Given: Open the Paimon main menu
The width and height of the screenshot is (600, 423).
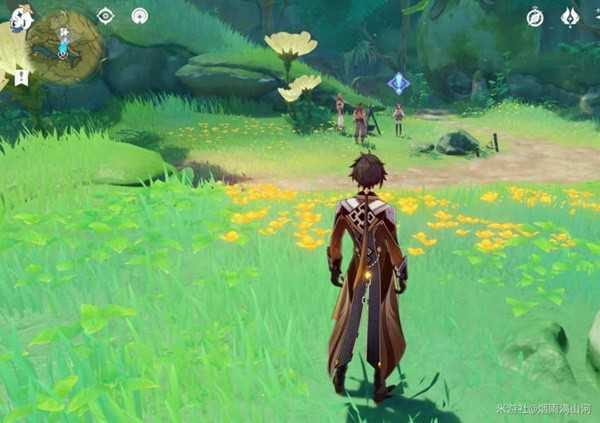Looking at the screenshot, I should tap(21, 17).
